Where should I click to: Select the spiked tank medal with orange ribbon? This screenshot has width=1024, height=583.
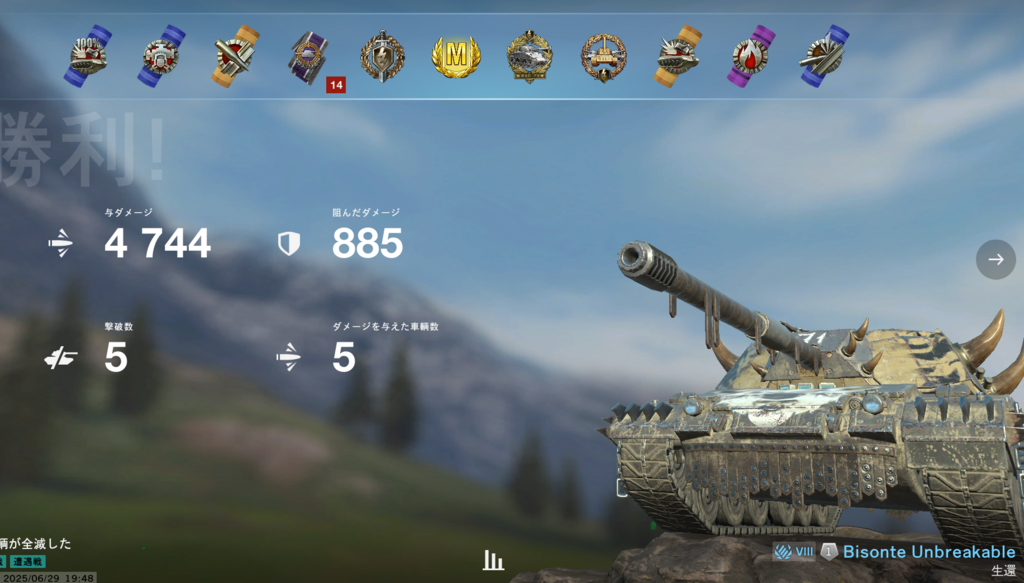point(677,56)
